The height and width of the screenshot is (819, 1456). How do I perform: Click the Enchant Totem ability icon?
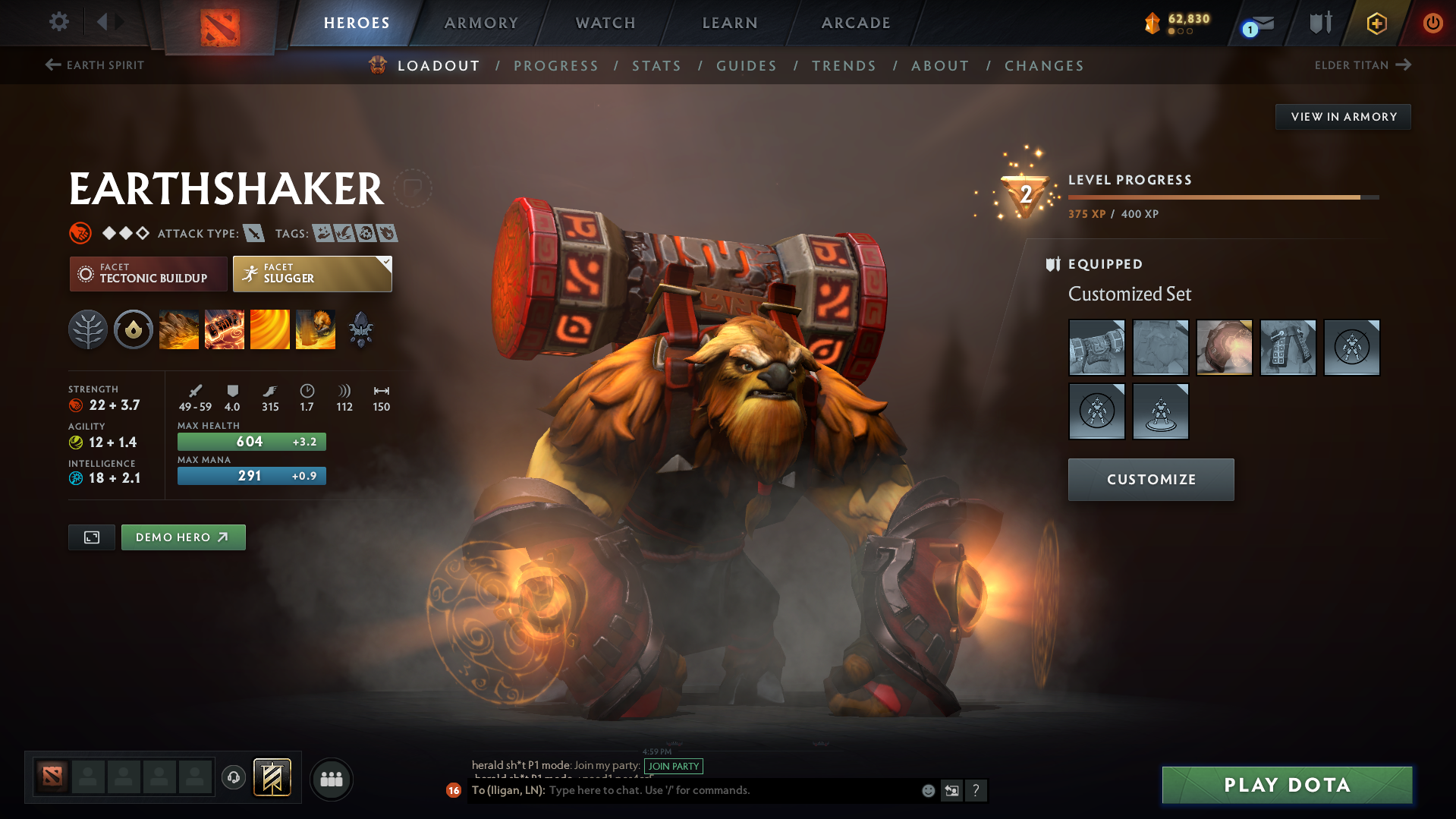[225, 329]
